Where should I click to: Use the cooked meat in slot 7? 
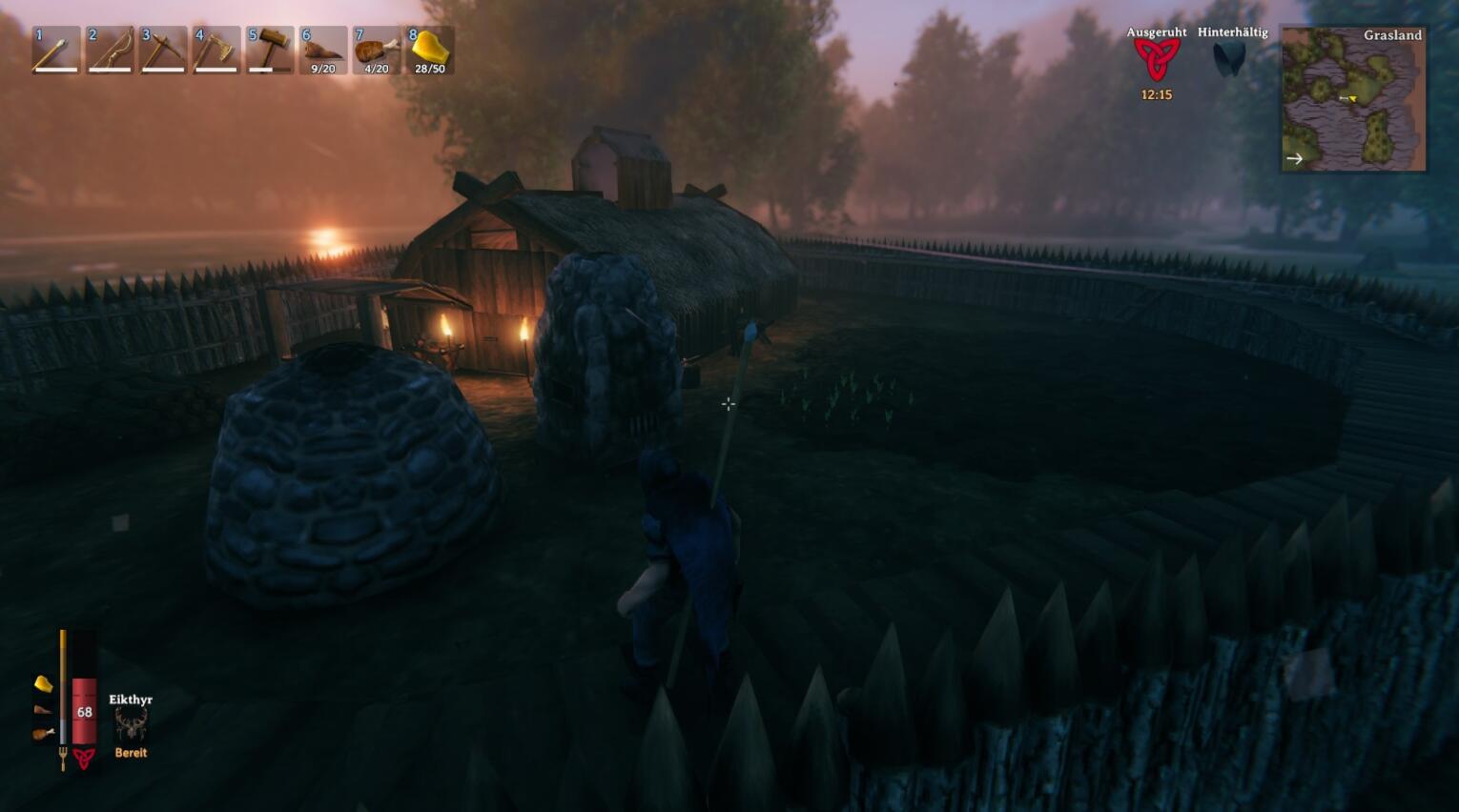point(376,51)
